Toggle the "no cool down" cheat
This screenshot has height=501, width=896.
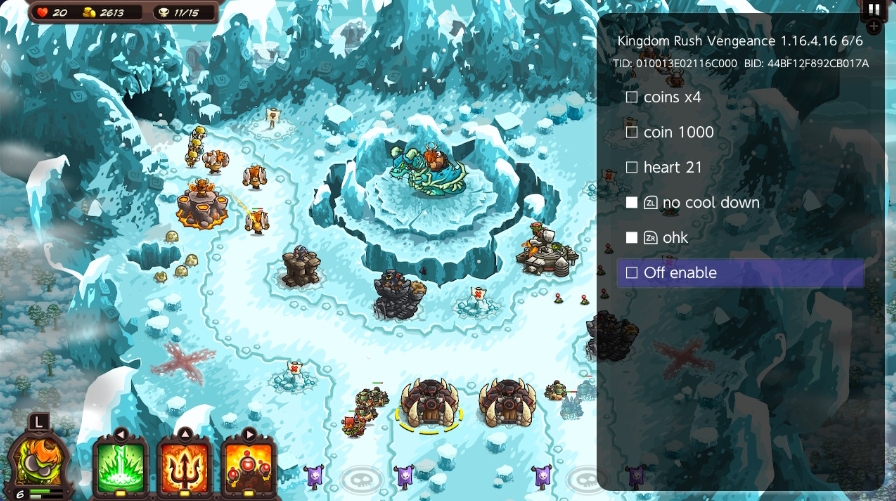[x=631, y=202]
